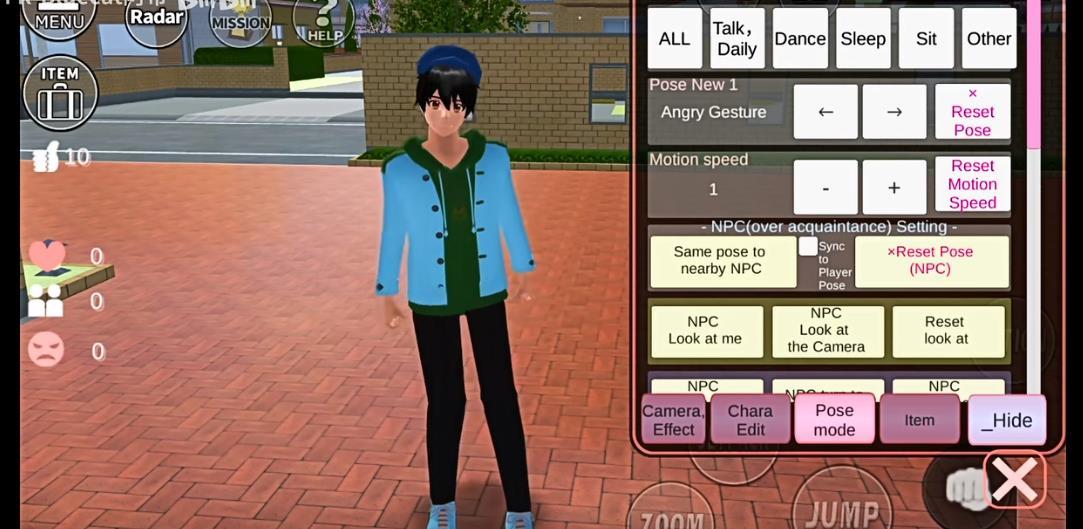This screenshot has height=529, width=1083.
Task: Choose the Sleep pose category
Action: pos(863,39)
